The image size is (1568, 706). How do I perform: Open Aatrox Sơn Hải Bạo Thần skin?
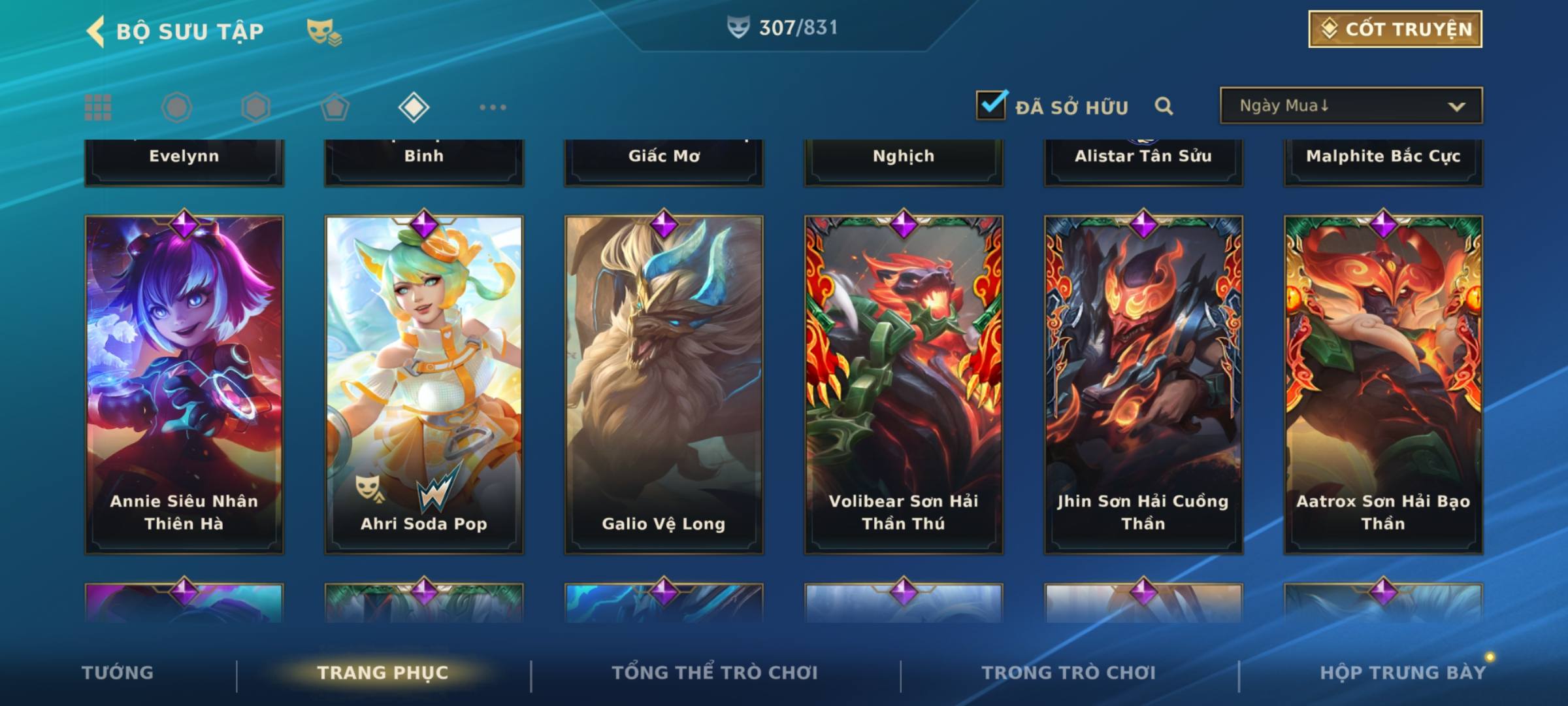click(1383, 384)
